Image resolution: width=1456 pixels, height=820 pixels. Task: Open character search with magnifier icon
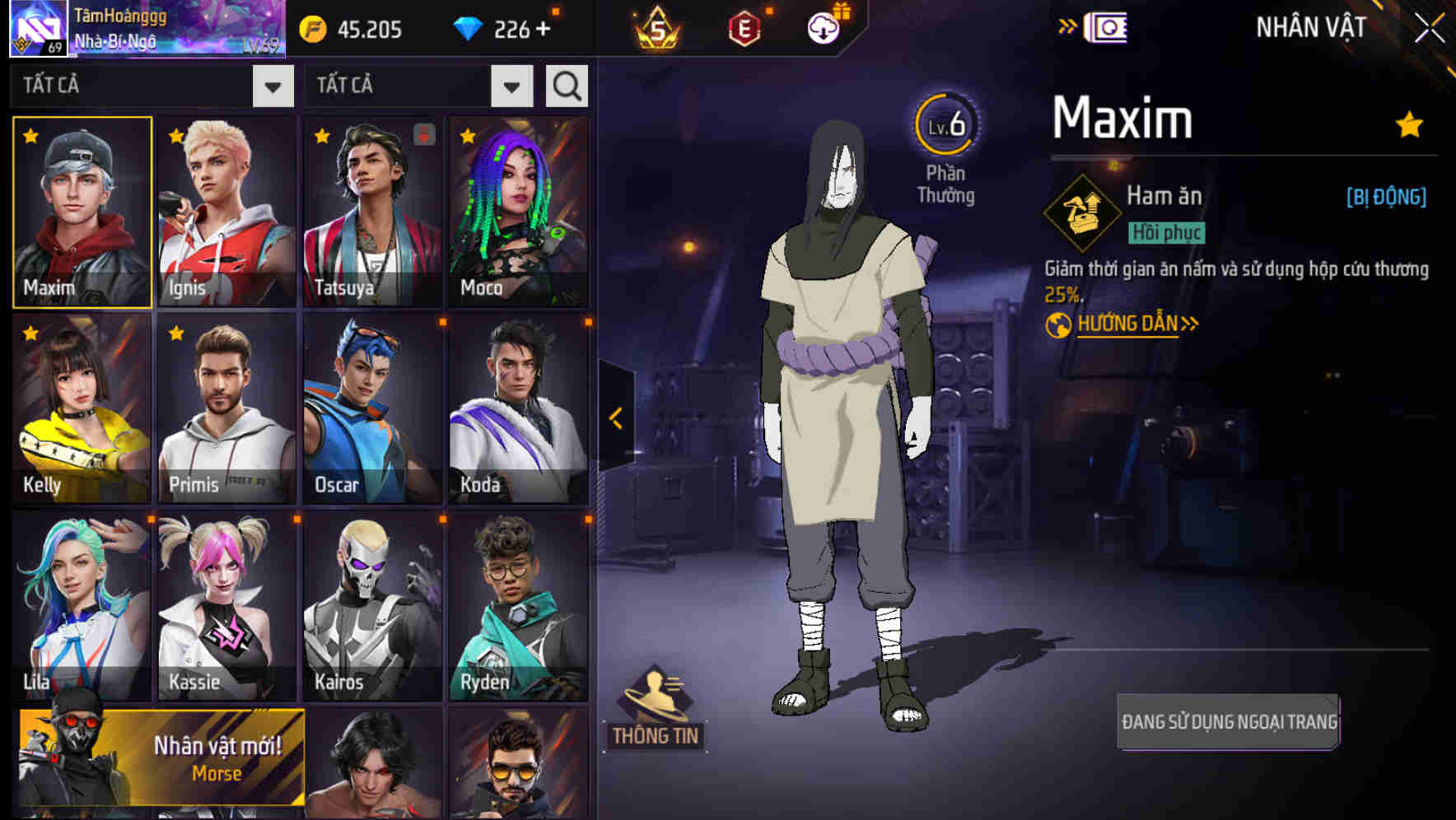[x=566, y=84]
